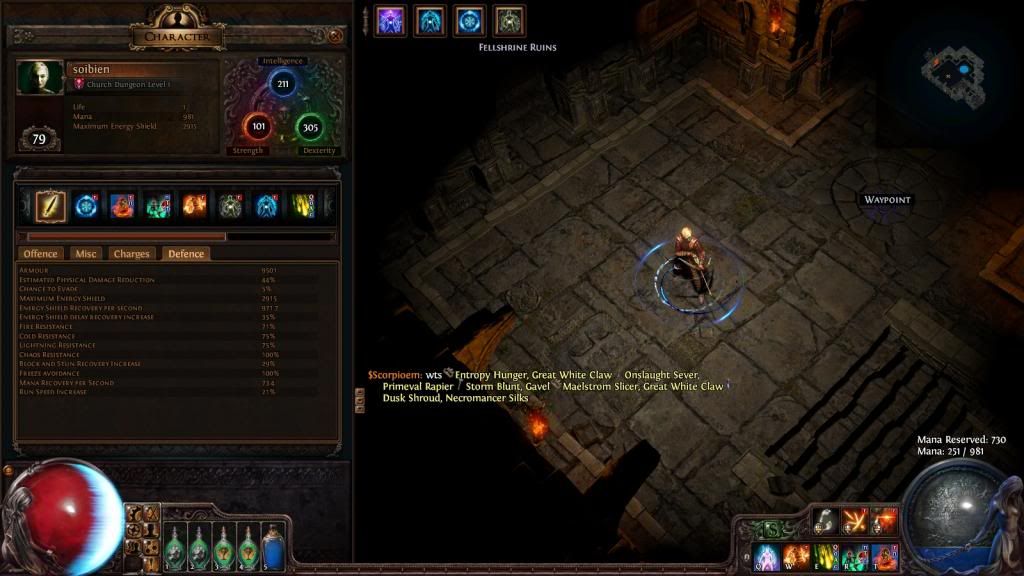Screen dimensions: 1024x576
Task: Select the left mouse button arm attack skill
Action: (825, 520)
